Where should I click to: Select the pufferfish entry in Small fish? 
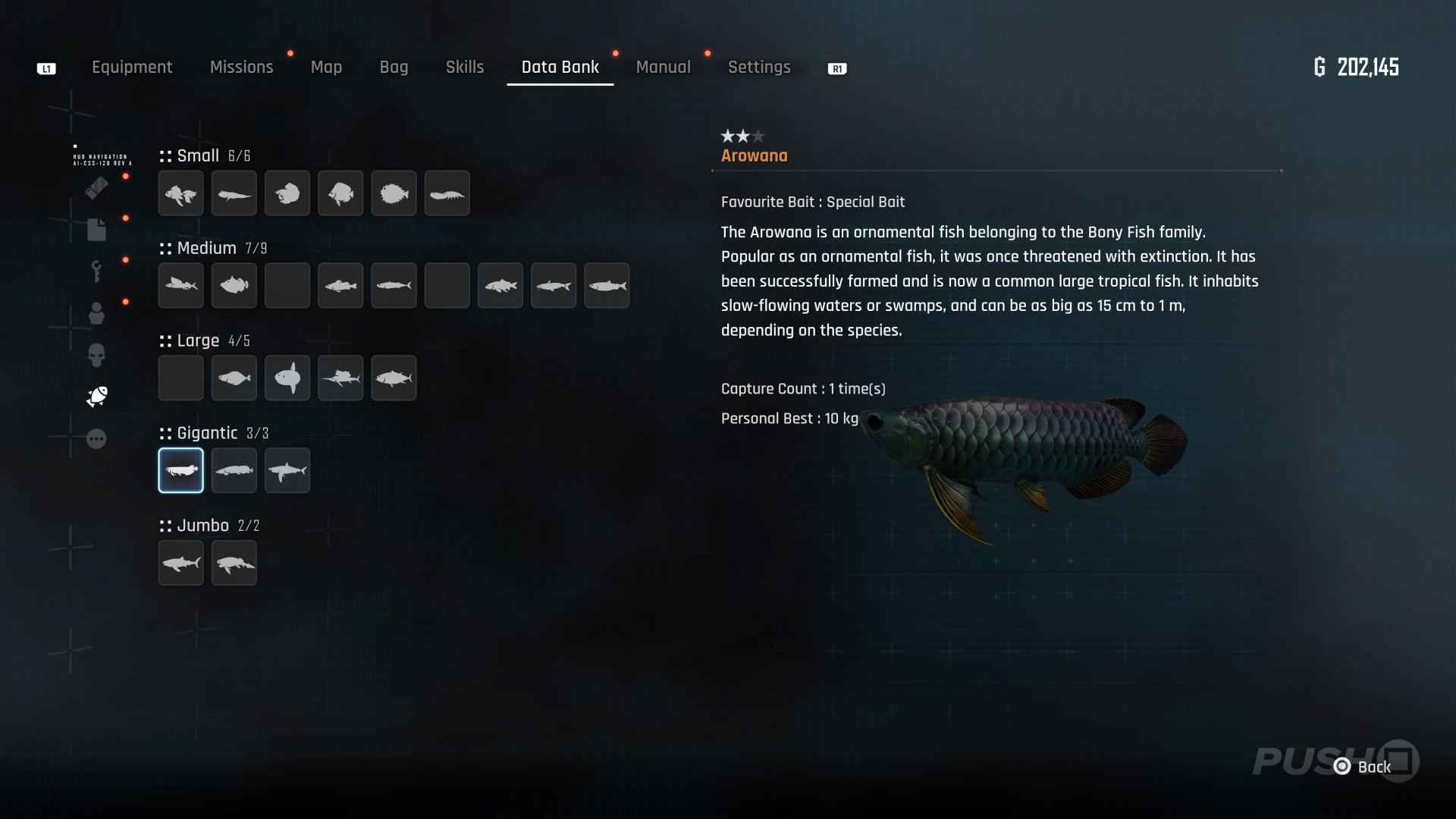click(394, 193)
